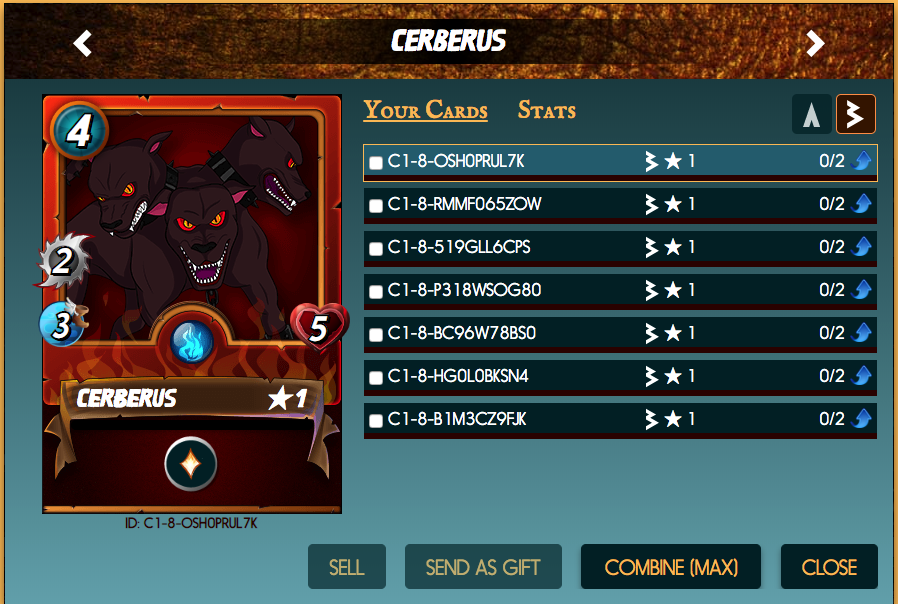The width and height of the screenshot is (898, 604).
Task: Go to the previous card with left arrow
Action: 83,43
